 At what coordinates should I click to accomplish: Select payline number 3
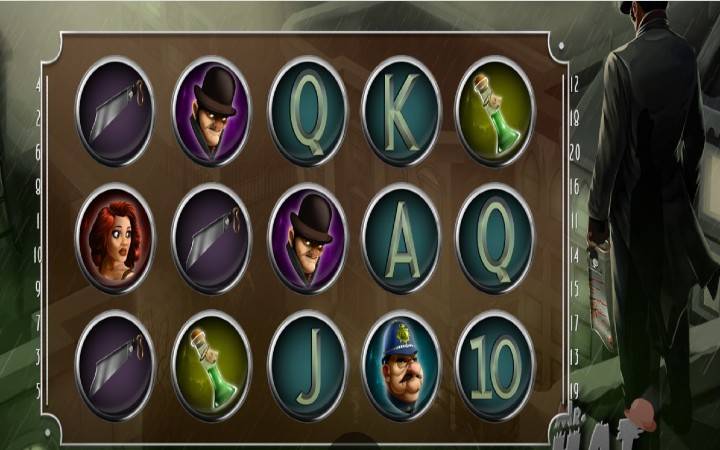pos(38,356)
